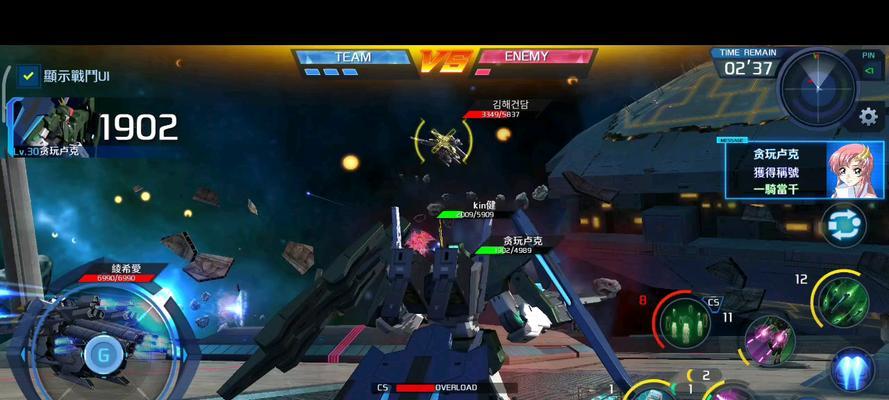Viewport: 889px width, 400px height.
Task: Activate the green beam saber skill
Action: tap(842, 299)
